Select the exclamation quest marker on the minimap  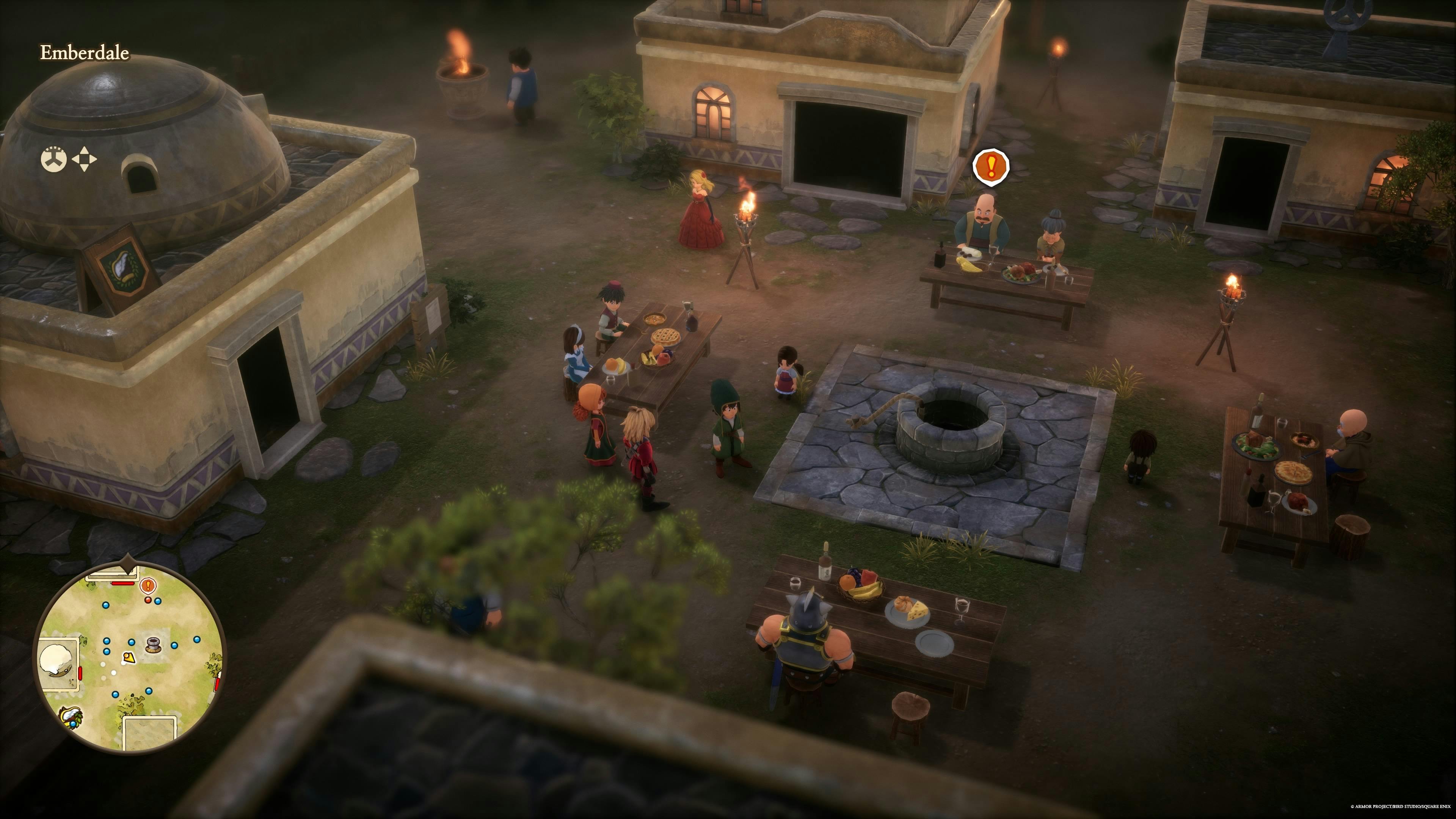point(148,585)
